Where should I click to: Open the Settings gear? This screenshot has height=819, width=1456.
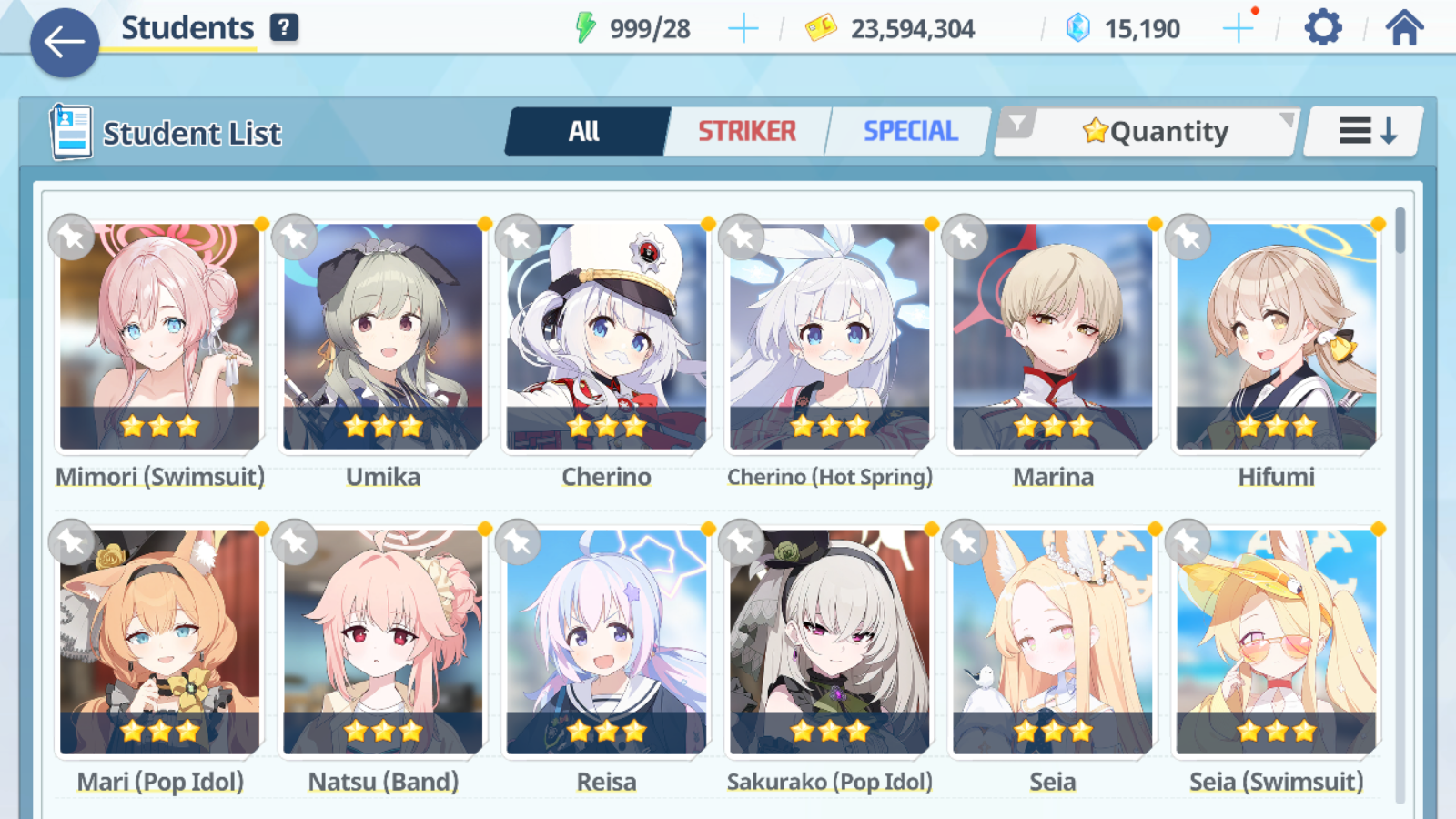pyautogui.click(x=1321, y=27)
